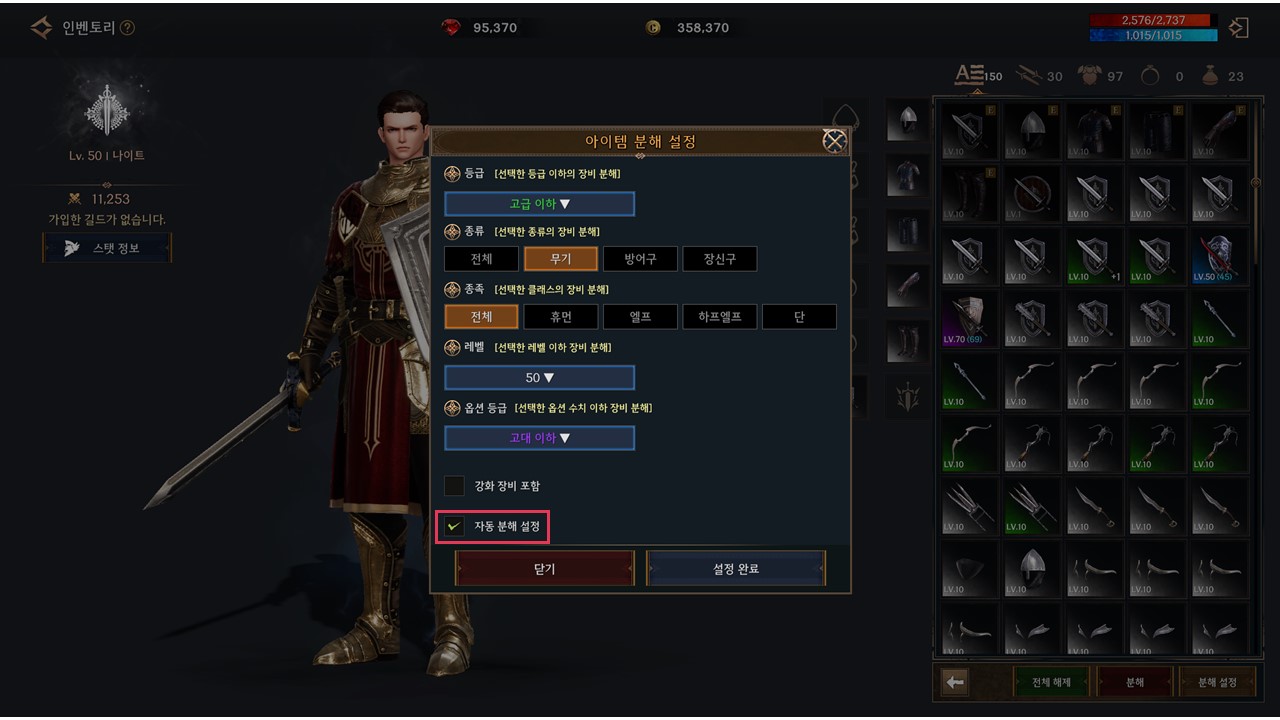This screenshot has height=720, width=1280.
Task: Confirm with 설정 완료 button
Action: pos(736,569)
